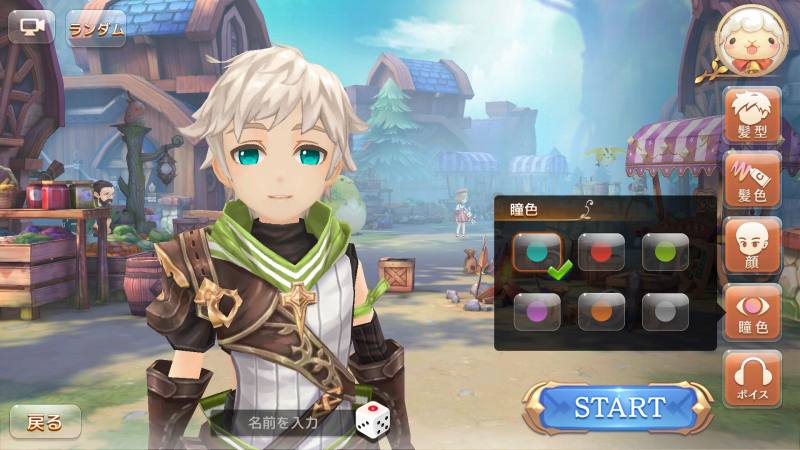Go back with the 戻る button

click(x=45, y=422)
